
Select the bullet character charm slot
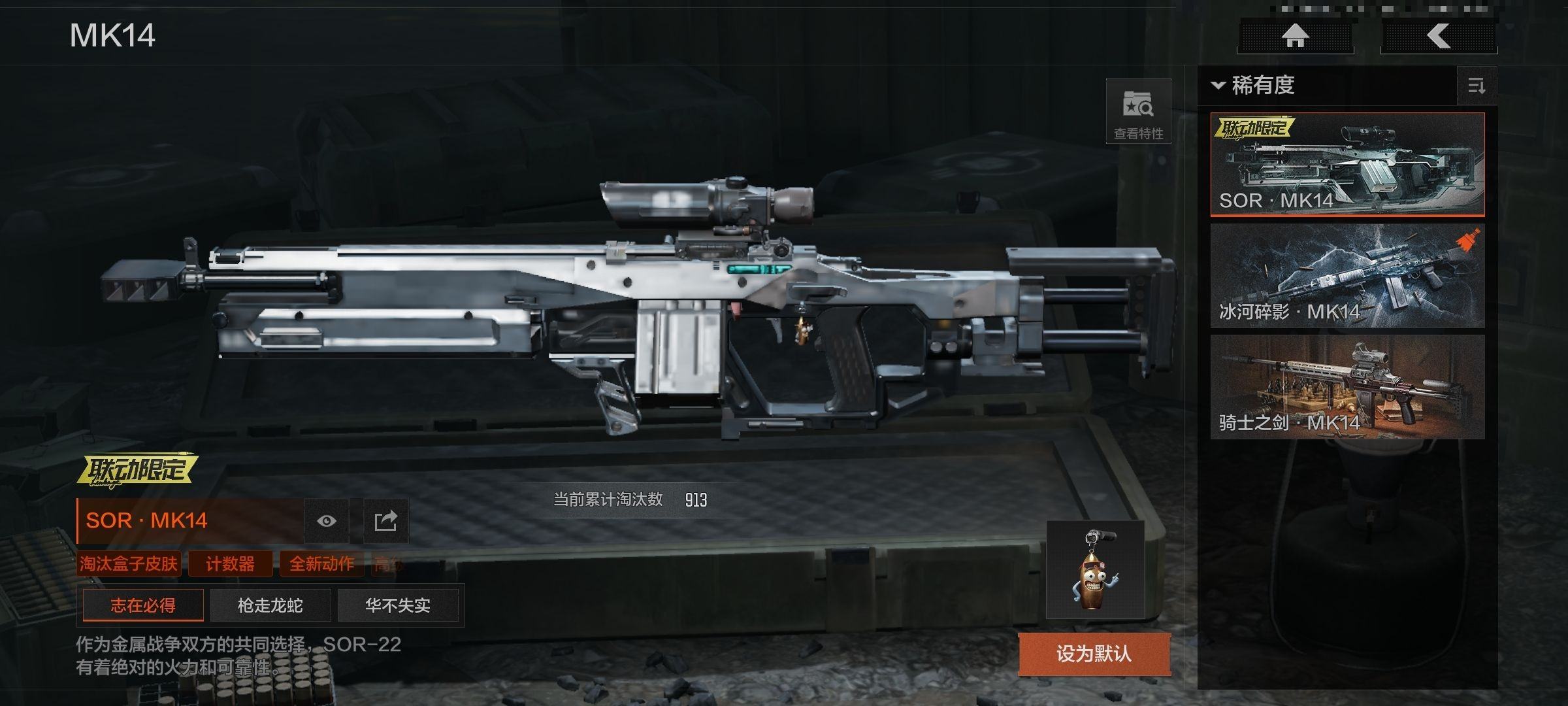[1095, 569]
